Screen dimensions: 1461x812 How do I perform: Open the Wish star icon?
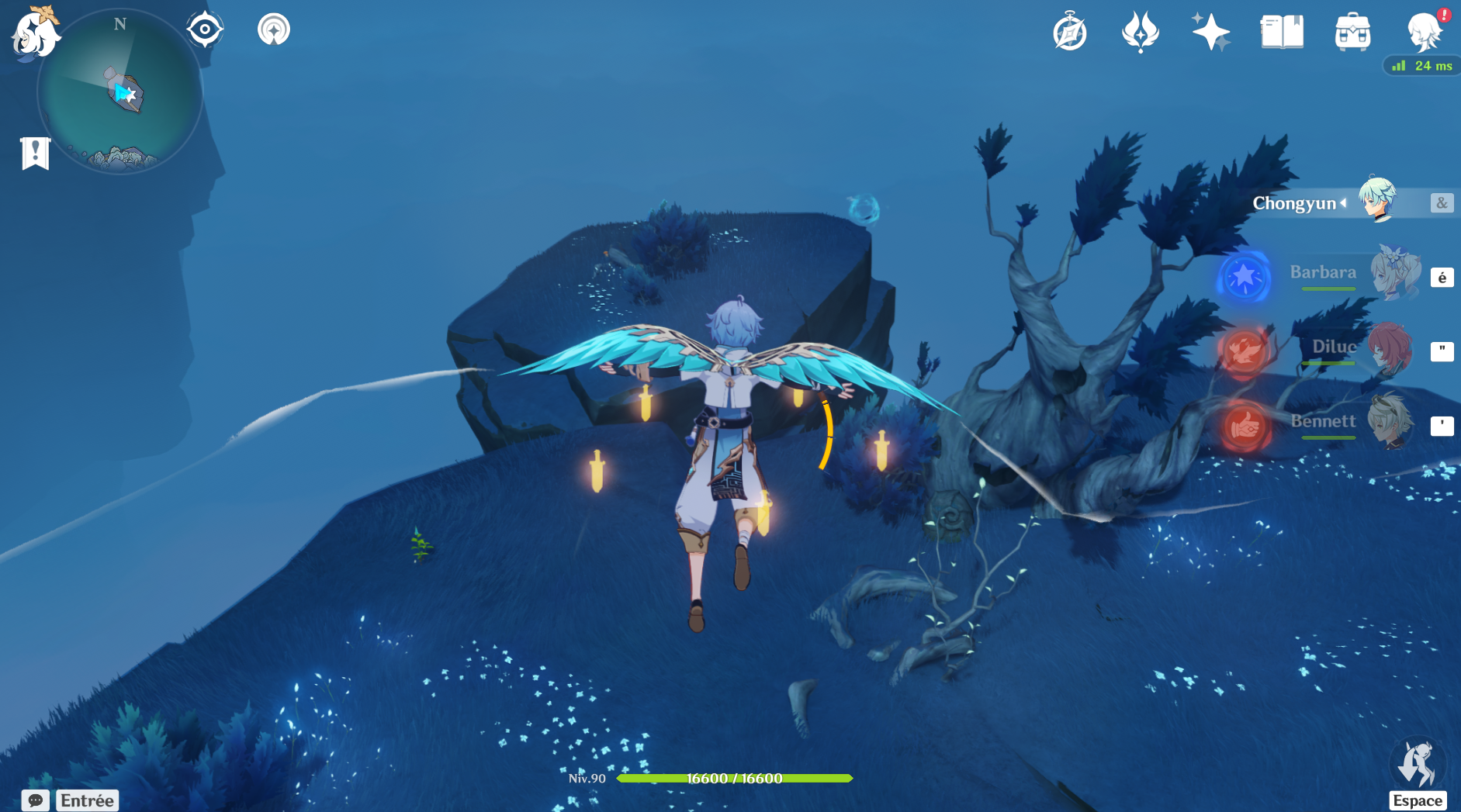[1210, 33]
